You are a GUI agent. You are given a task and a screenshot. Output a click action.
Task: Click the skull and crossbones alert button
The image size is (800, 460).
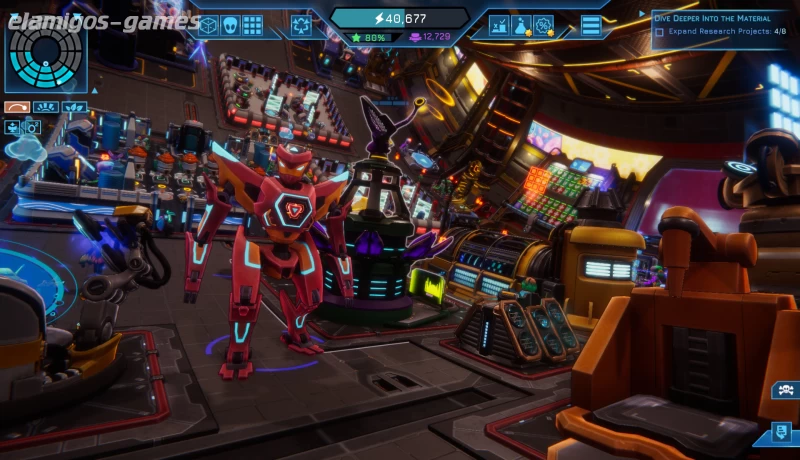[x=784, y=390]
